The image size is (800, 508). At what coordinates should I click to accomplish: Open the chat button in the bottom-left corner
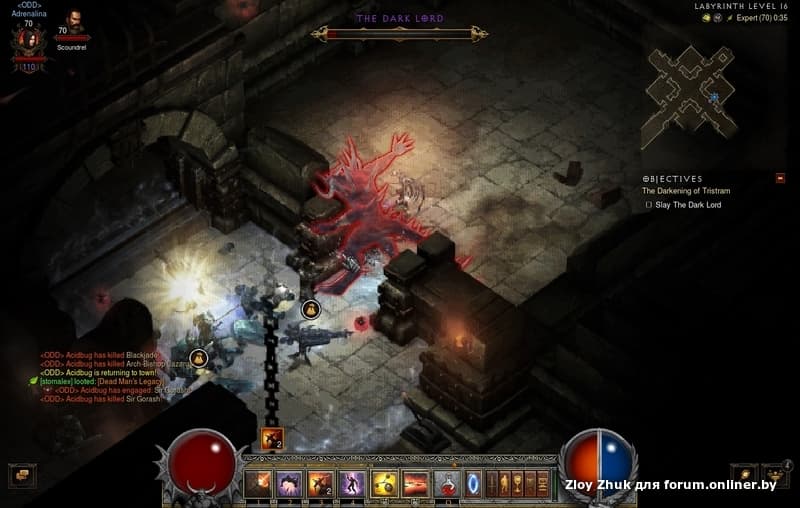[19, 476]
